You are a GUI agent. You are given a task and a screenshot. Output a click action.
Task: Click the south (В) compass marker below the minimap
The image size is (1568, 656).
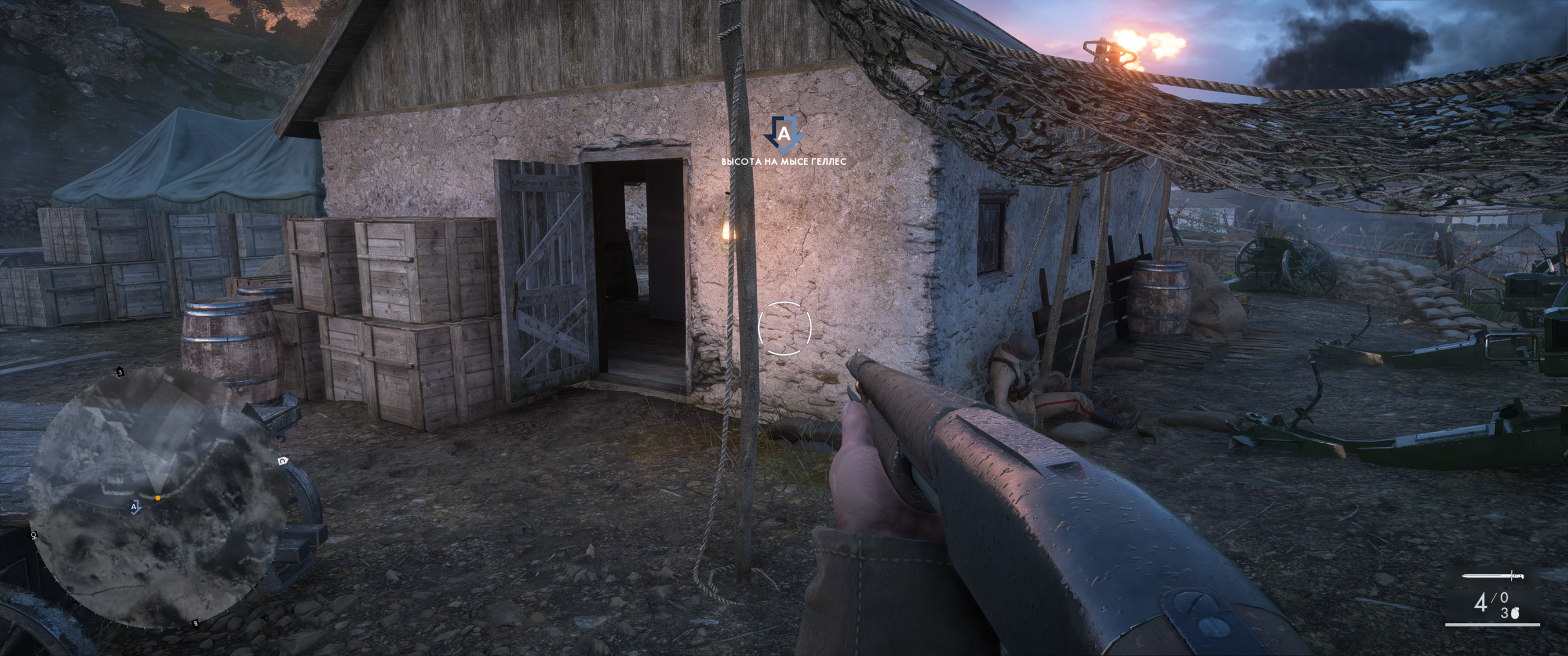click(x=195, y=622)
